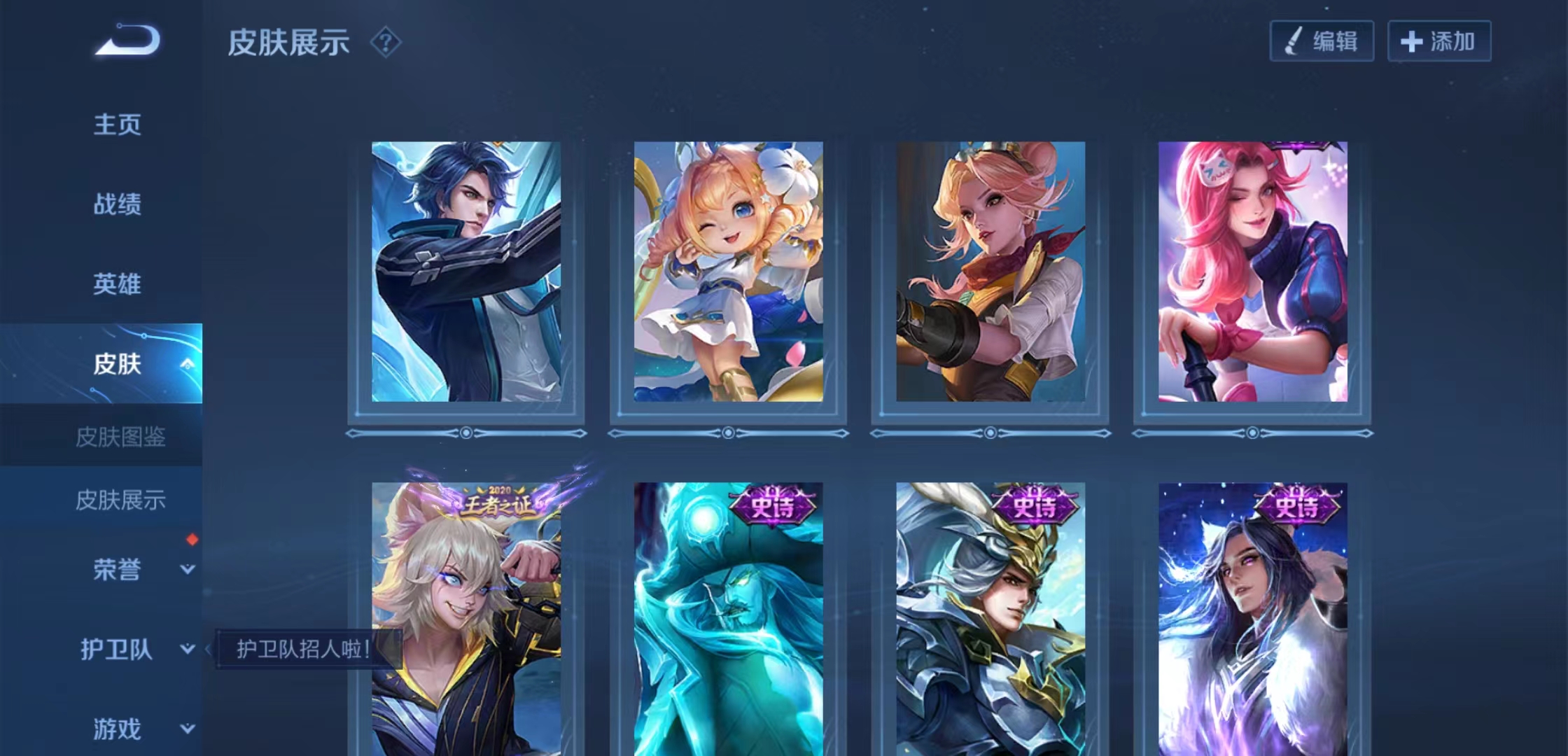The image size is (1568, 756).
Task: Open the 主页 home tab
Action: [117, 125]
